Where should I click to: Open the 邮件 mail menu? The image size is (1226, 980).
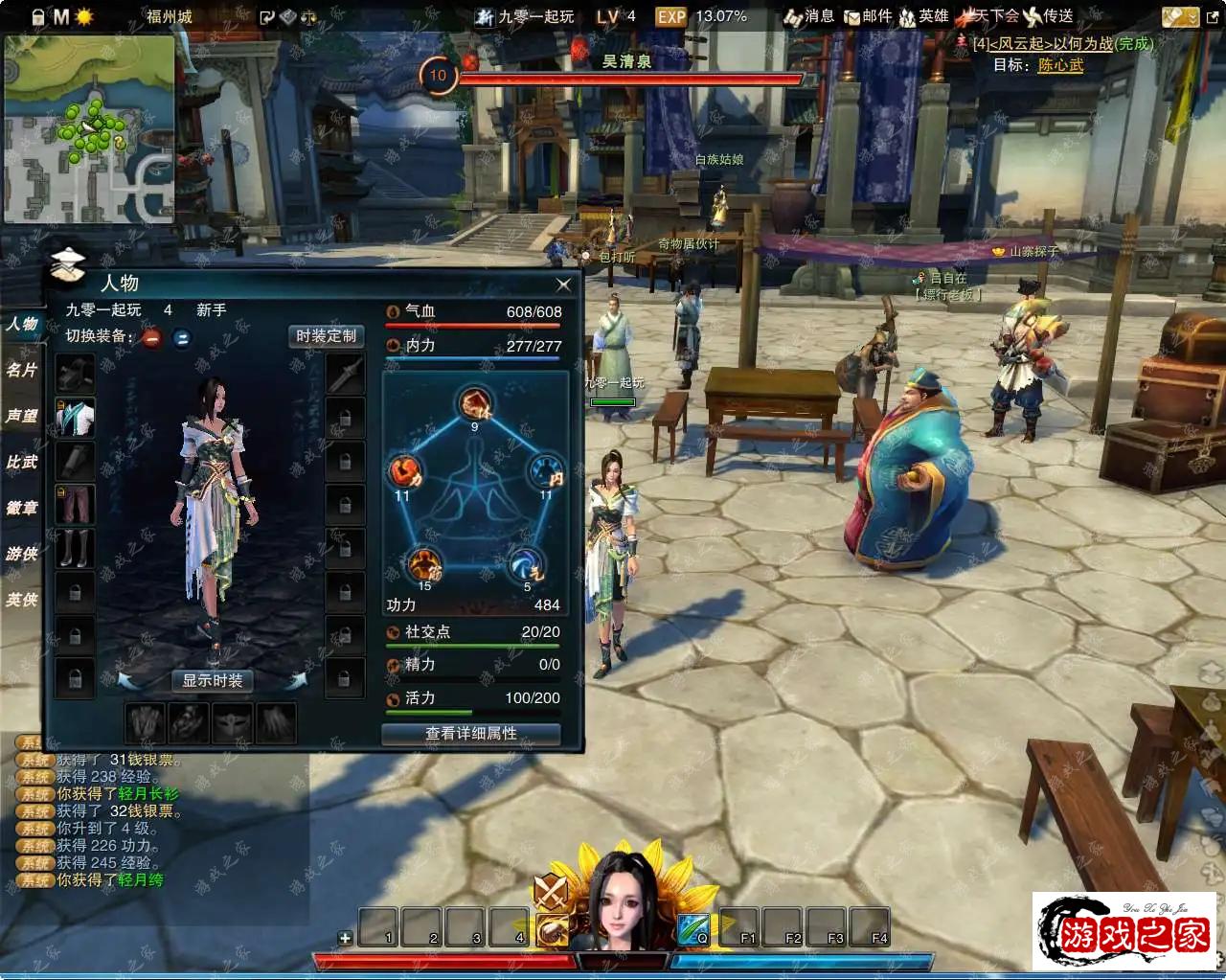(x=868, y=16)
